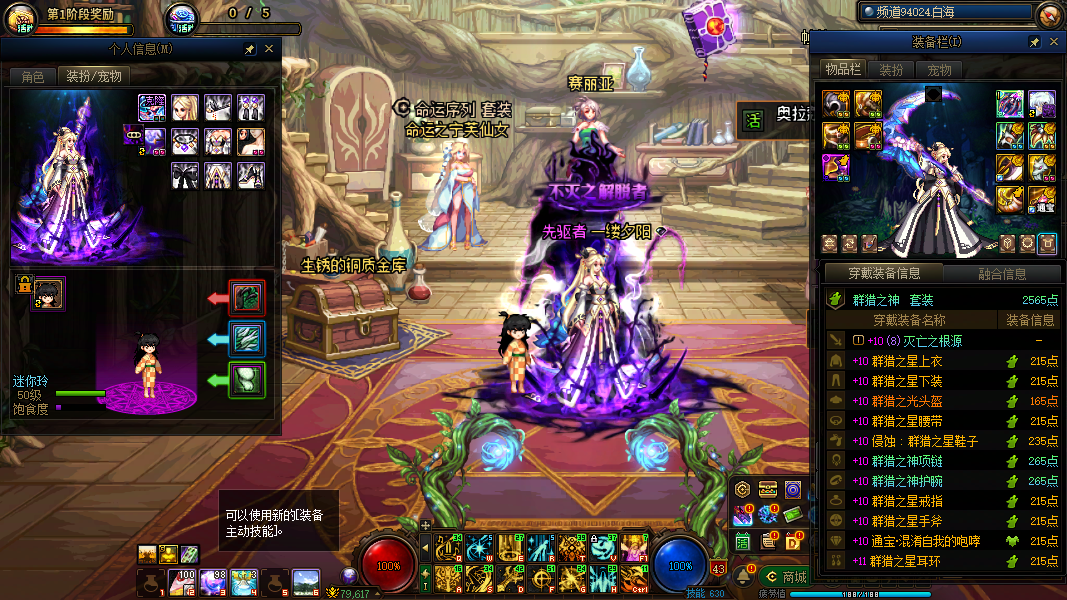
Task: Close the equipment (装备栏) panel
Action: (x=1053, y=42)
